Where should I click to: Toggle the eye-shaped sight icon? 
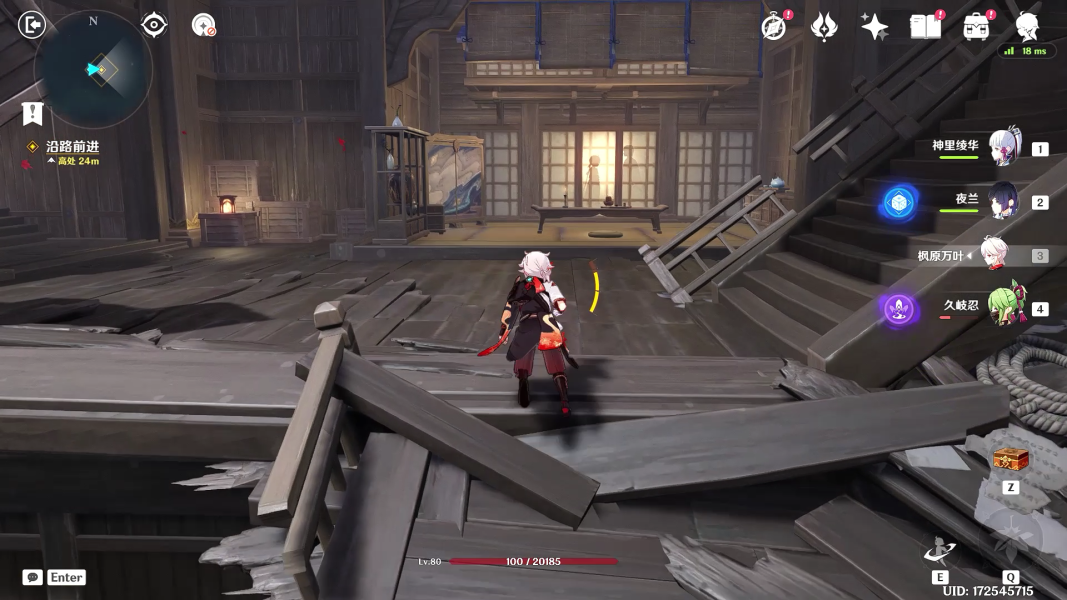click(x=154, y=25)
